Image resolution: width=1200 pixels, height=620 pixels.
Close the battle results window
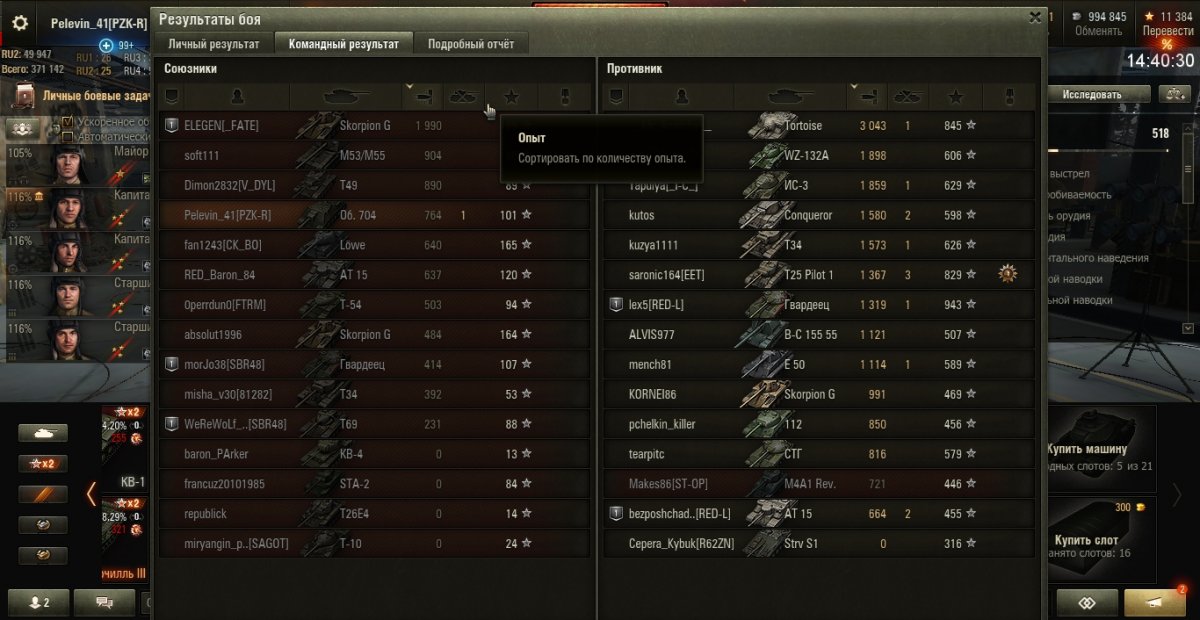coord(1035,17)
